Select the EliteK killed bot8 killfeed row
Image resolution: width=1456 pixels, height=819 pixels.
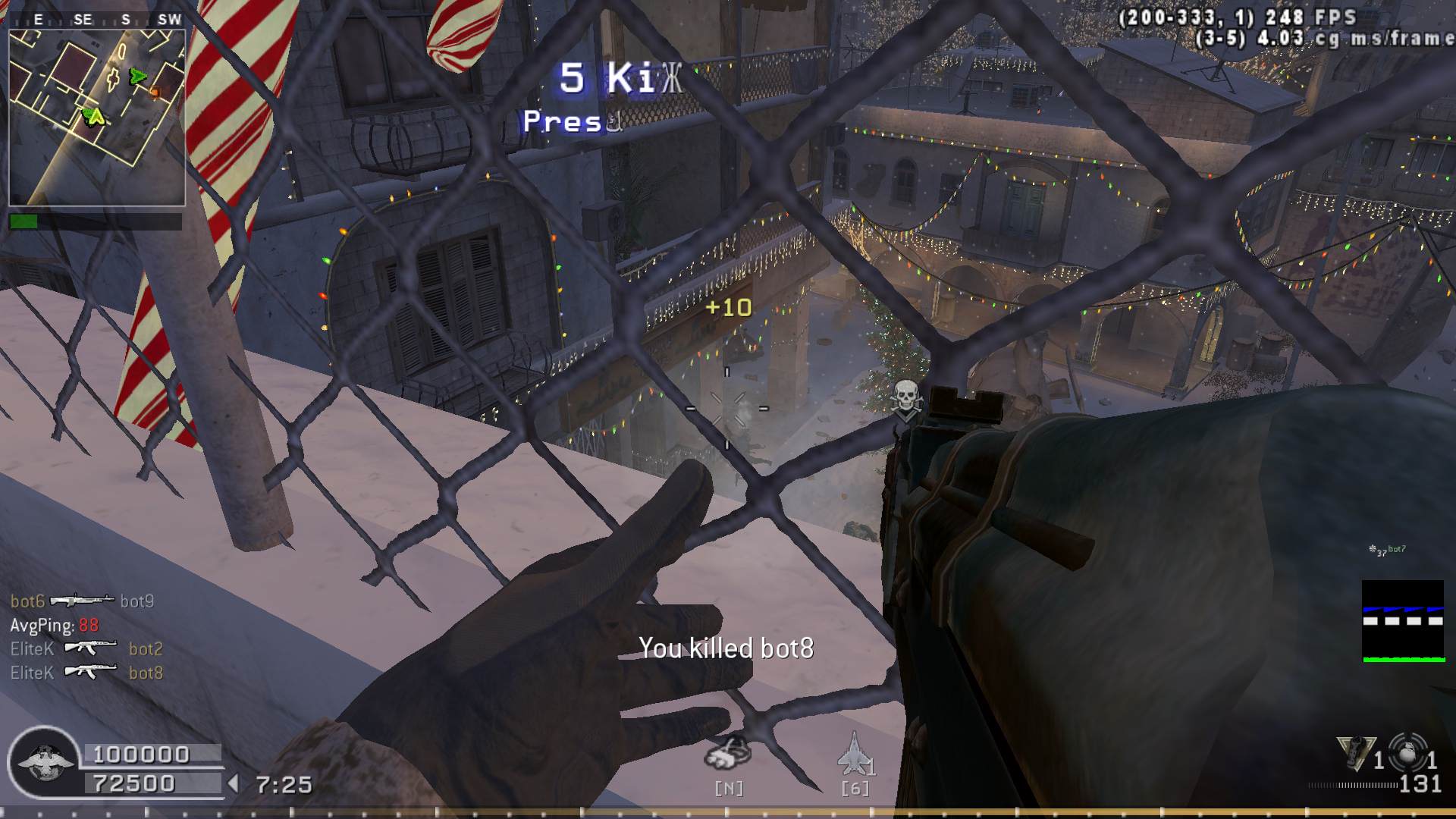pyautogui.click(x=86, y=673)
